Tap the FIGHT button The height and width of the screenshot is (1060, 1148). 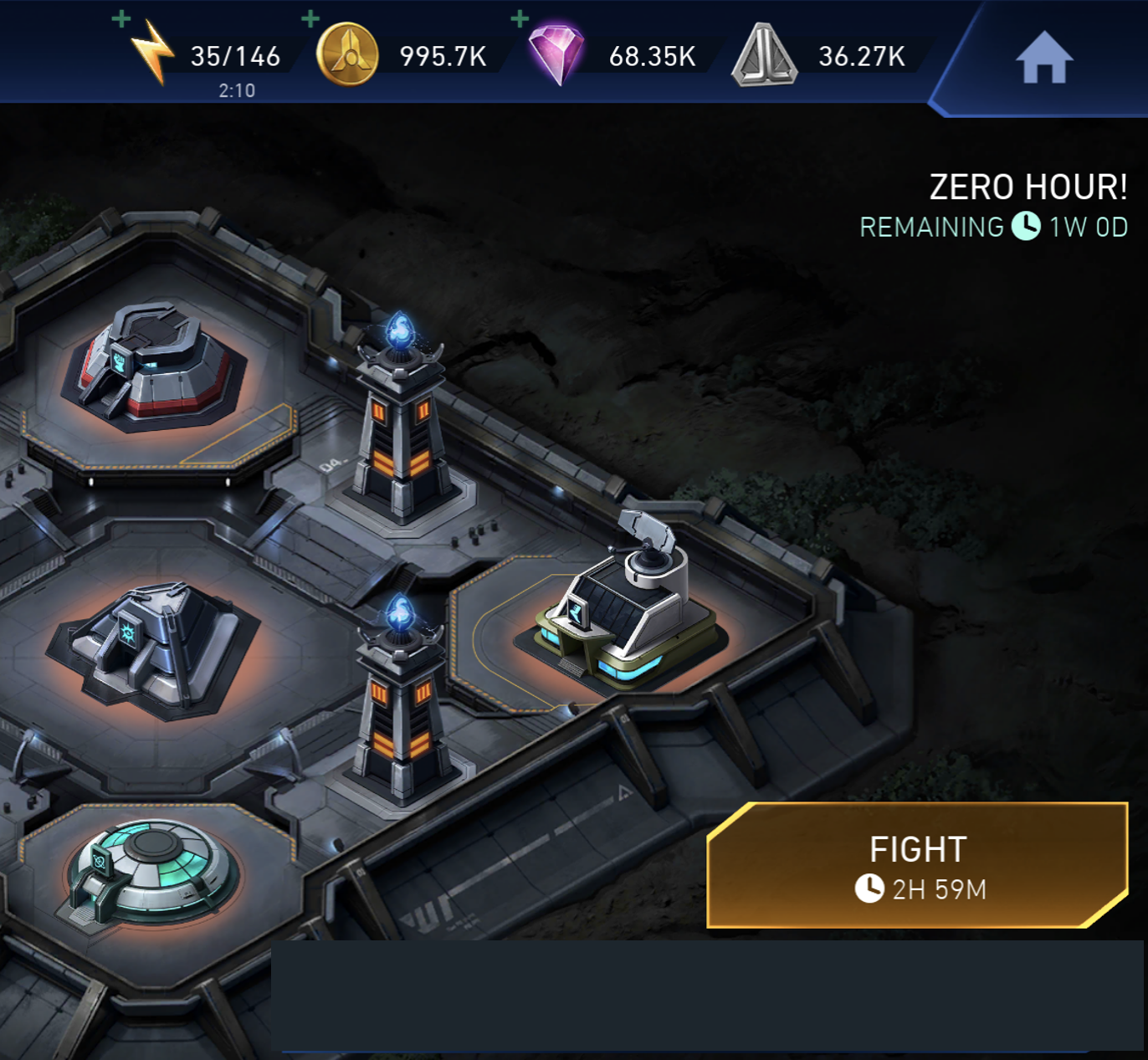coord(918,866)
